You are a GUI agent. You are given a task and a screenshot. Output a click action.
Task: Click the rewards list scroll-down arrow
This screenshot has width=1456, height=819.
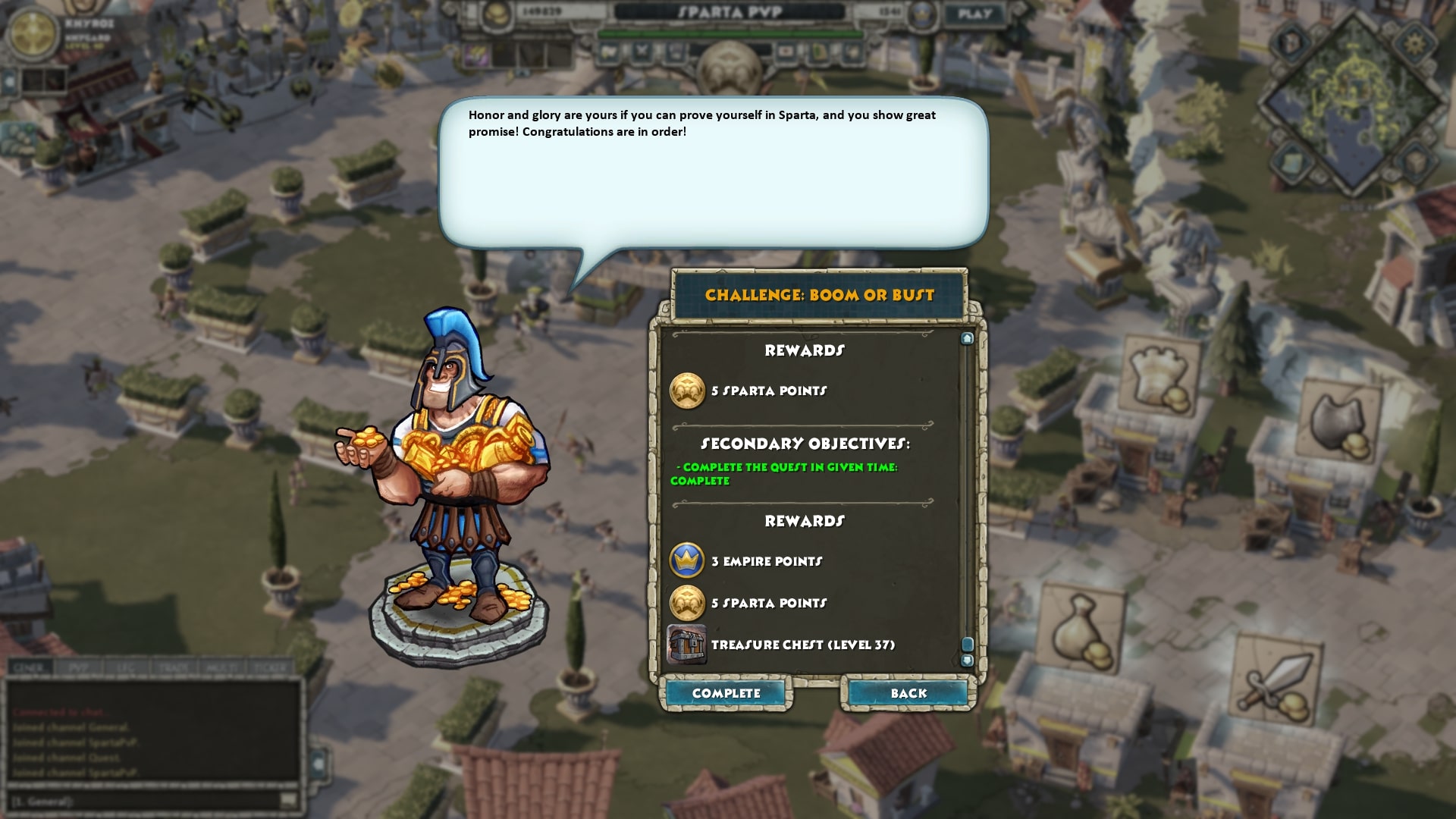[x=967, y=661]
